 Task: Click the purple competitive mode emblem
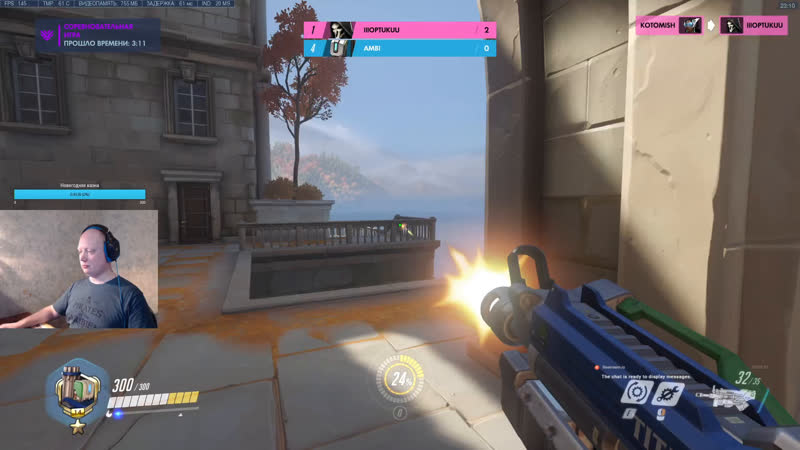pos(46,38)
